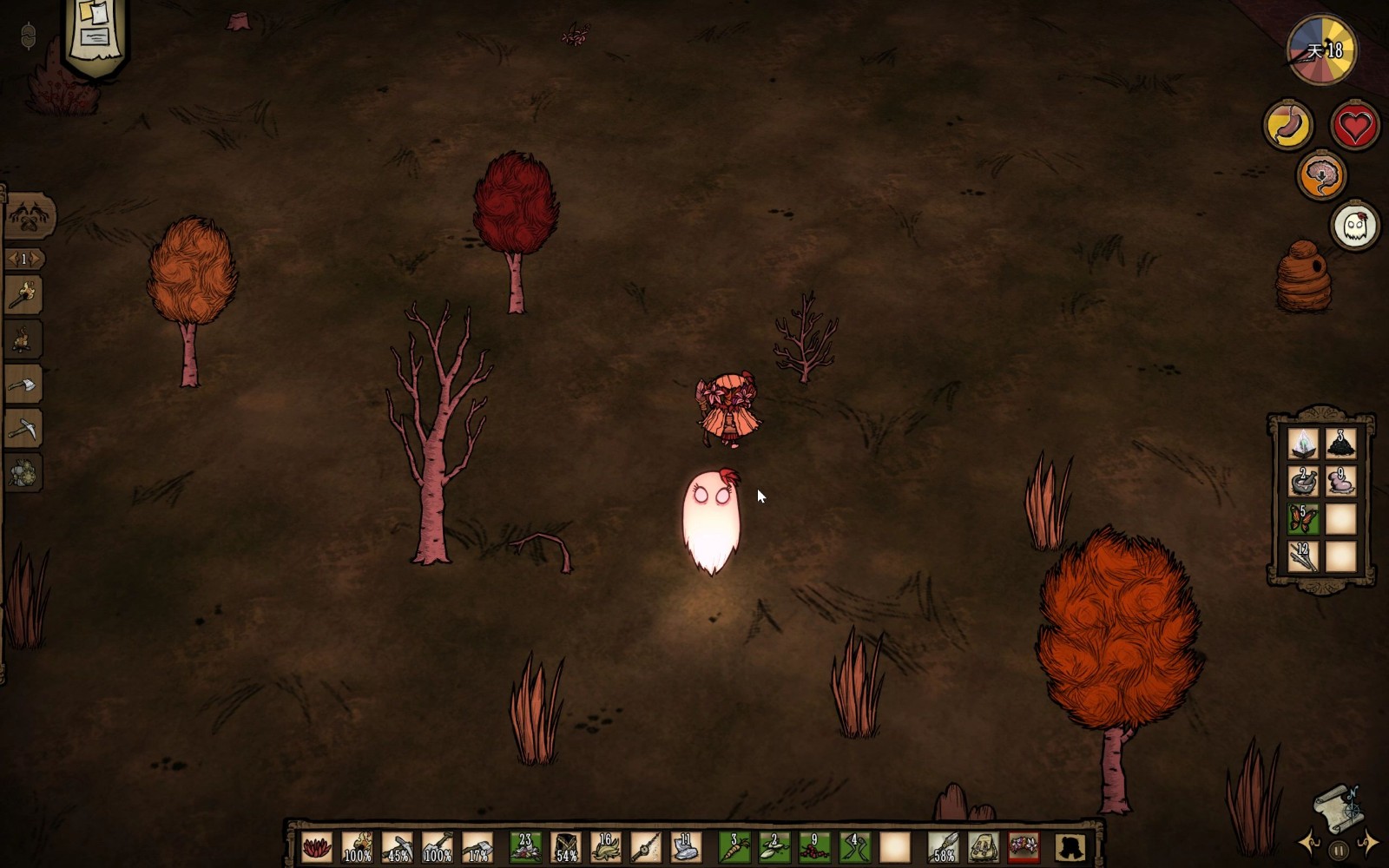Viewport: 1389px width, 868px height.
Task: Choose the axe crafting shortcut
Action: pyautogui.click(x=23, y=384)
